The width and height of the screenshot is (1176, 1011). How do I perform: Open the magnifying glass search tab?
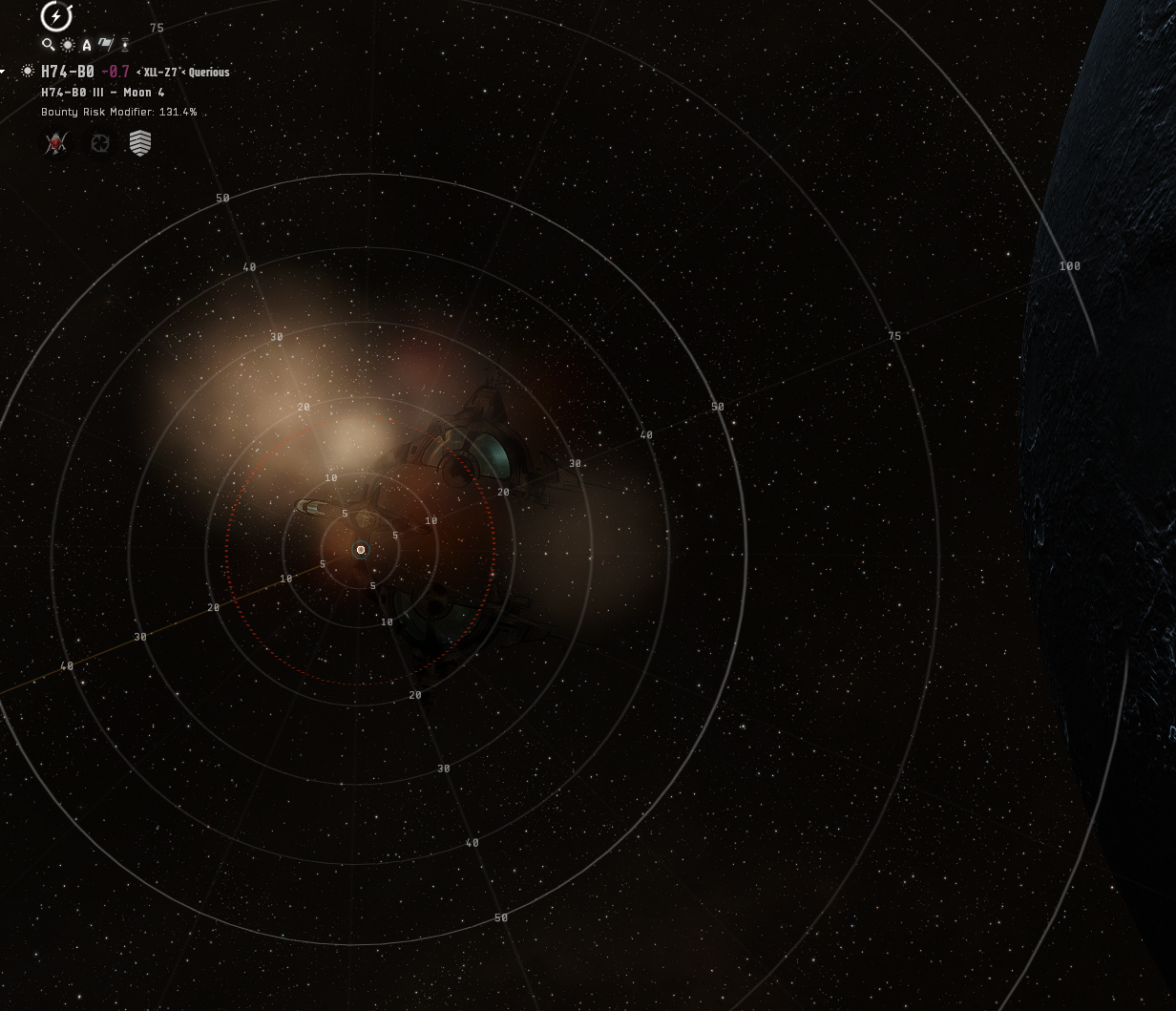tap(48, 45)
